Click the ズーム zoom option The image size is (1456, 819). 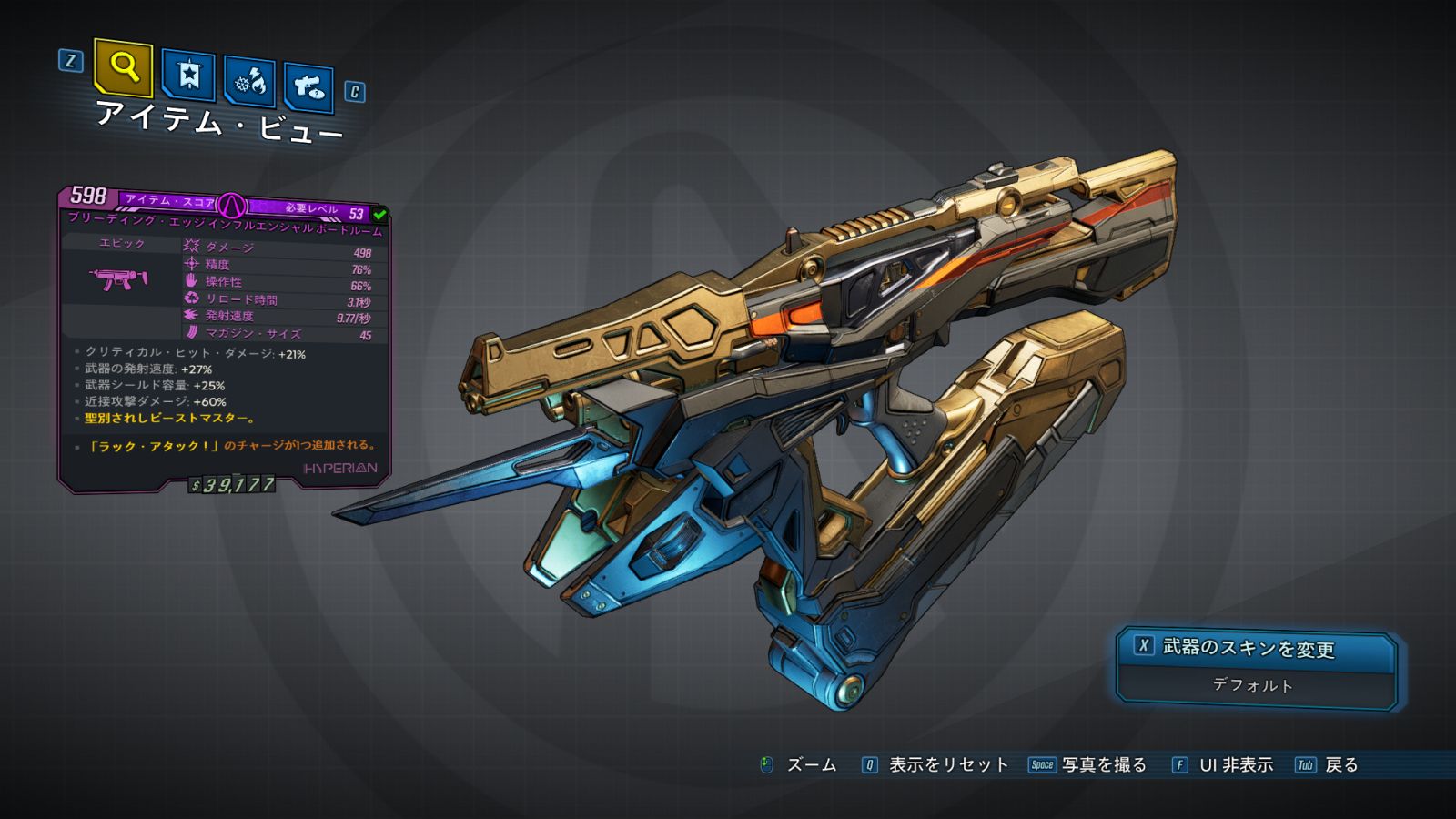(x=810, y=765)
